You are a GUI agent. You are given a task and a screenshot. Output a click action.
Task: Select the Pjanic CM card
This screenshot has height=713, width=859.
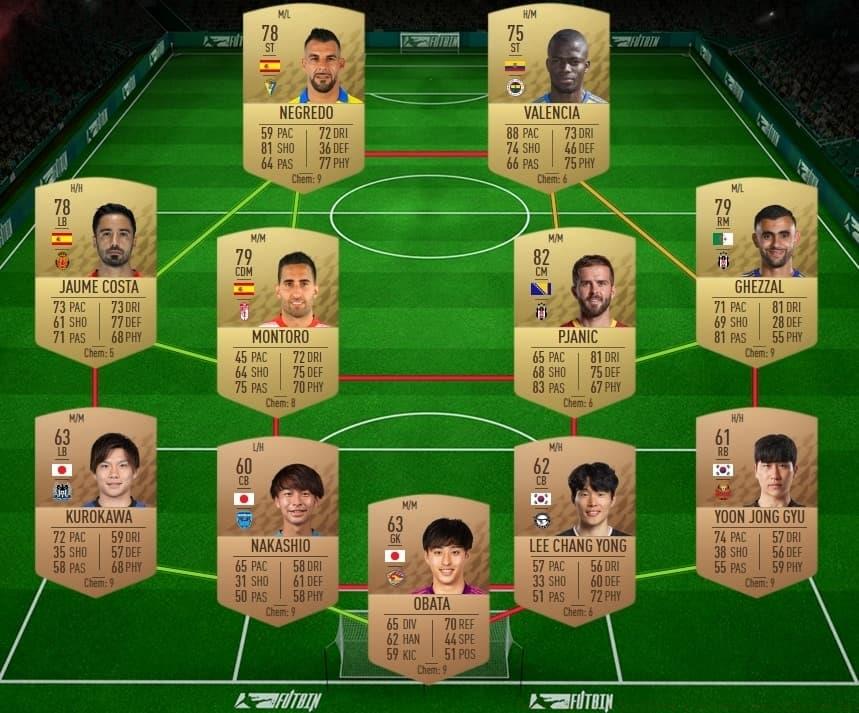[x=574, y=320]
